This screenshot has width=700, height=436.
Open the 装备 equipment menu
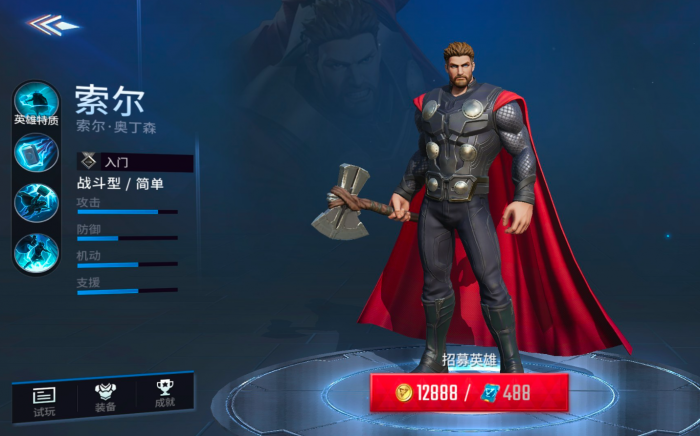pos(105,398)
